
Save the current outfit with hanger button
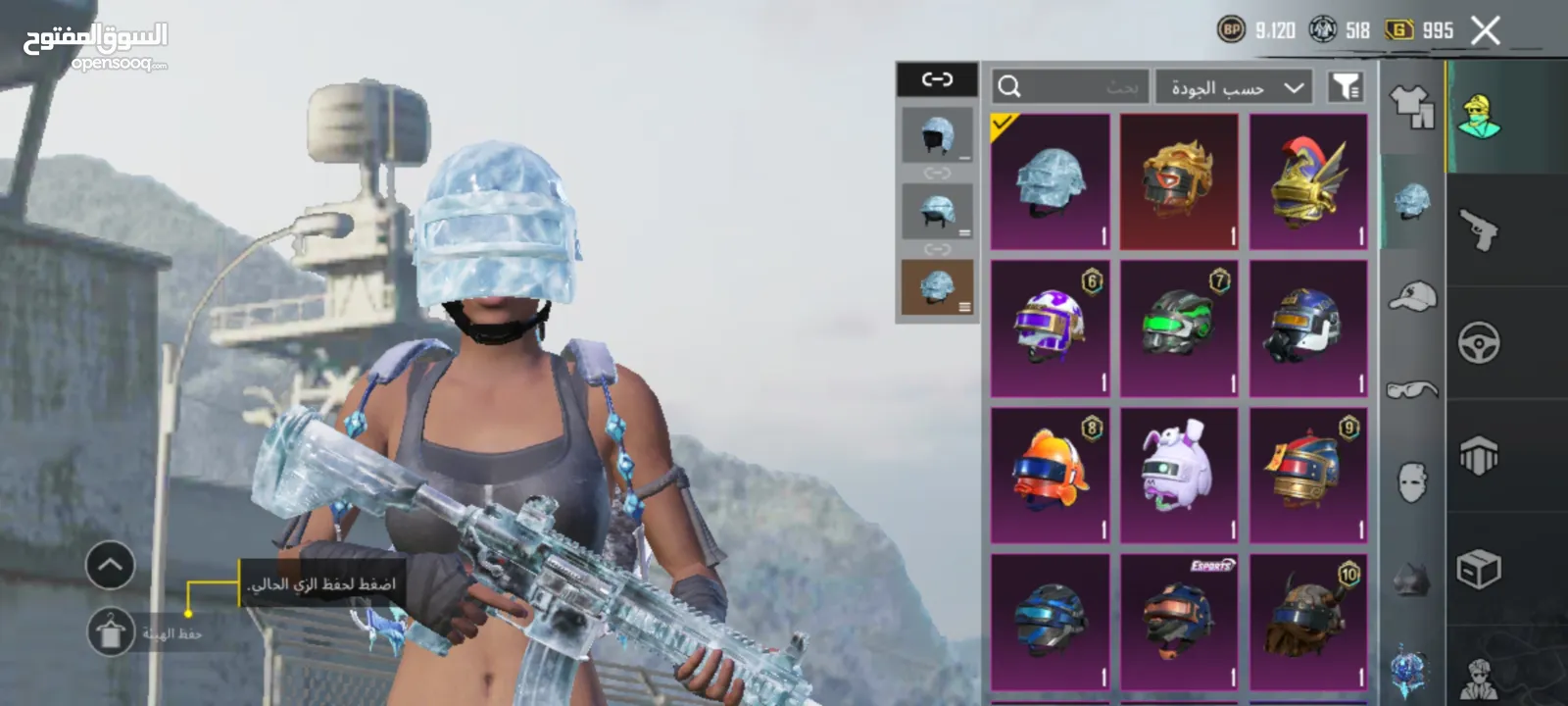111,632
